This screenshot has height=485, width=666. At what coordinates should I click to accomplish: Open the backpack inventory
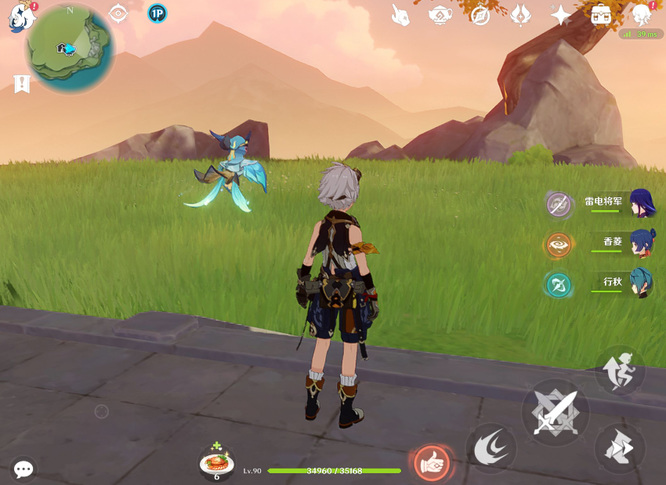601,15
